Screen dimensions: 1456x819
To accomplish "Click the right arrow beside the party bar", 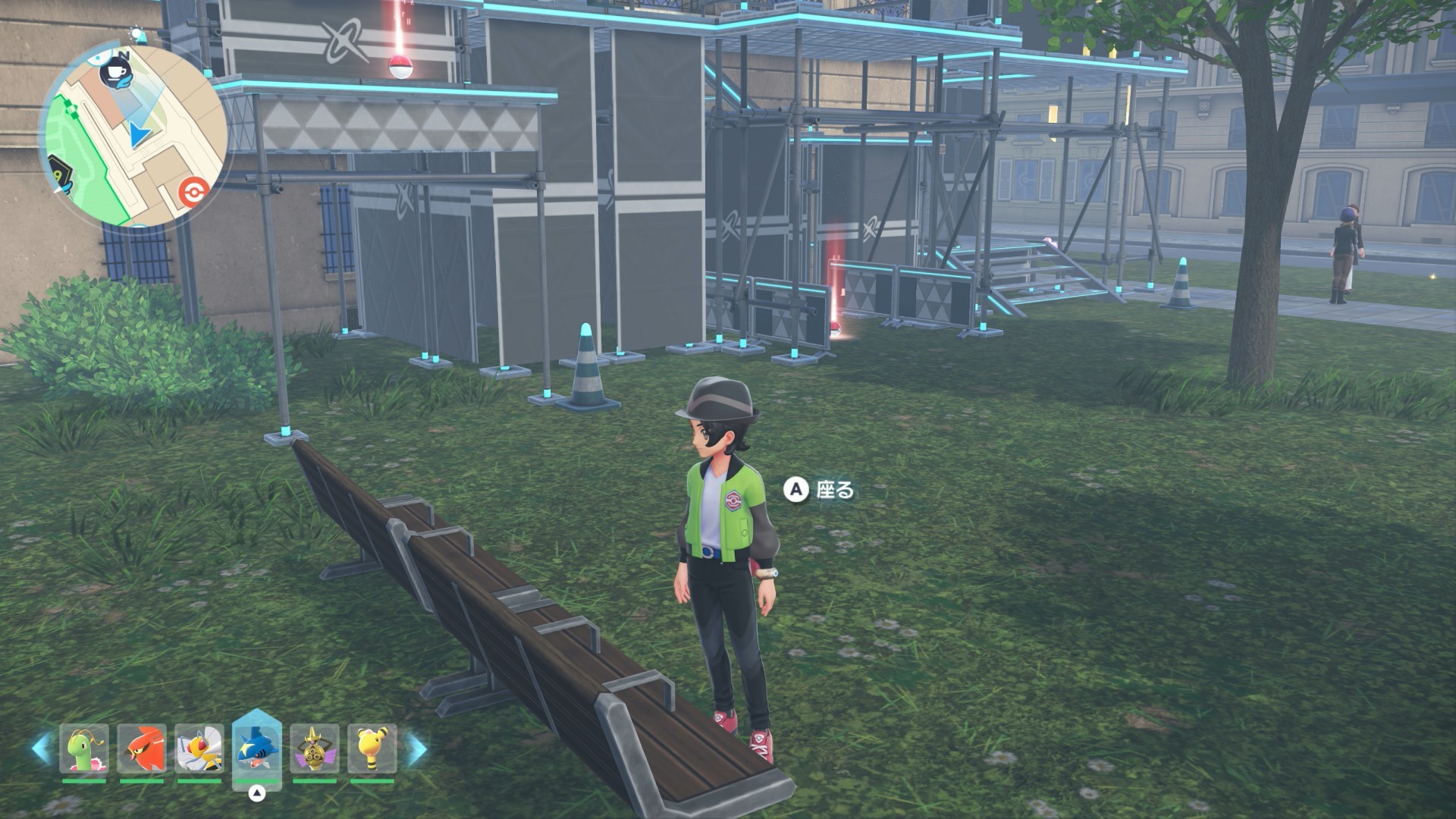I will tap(416, 748).
